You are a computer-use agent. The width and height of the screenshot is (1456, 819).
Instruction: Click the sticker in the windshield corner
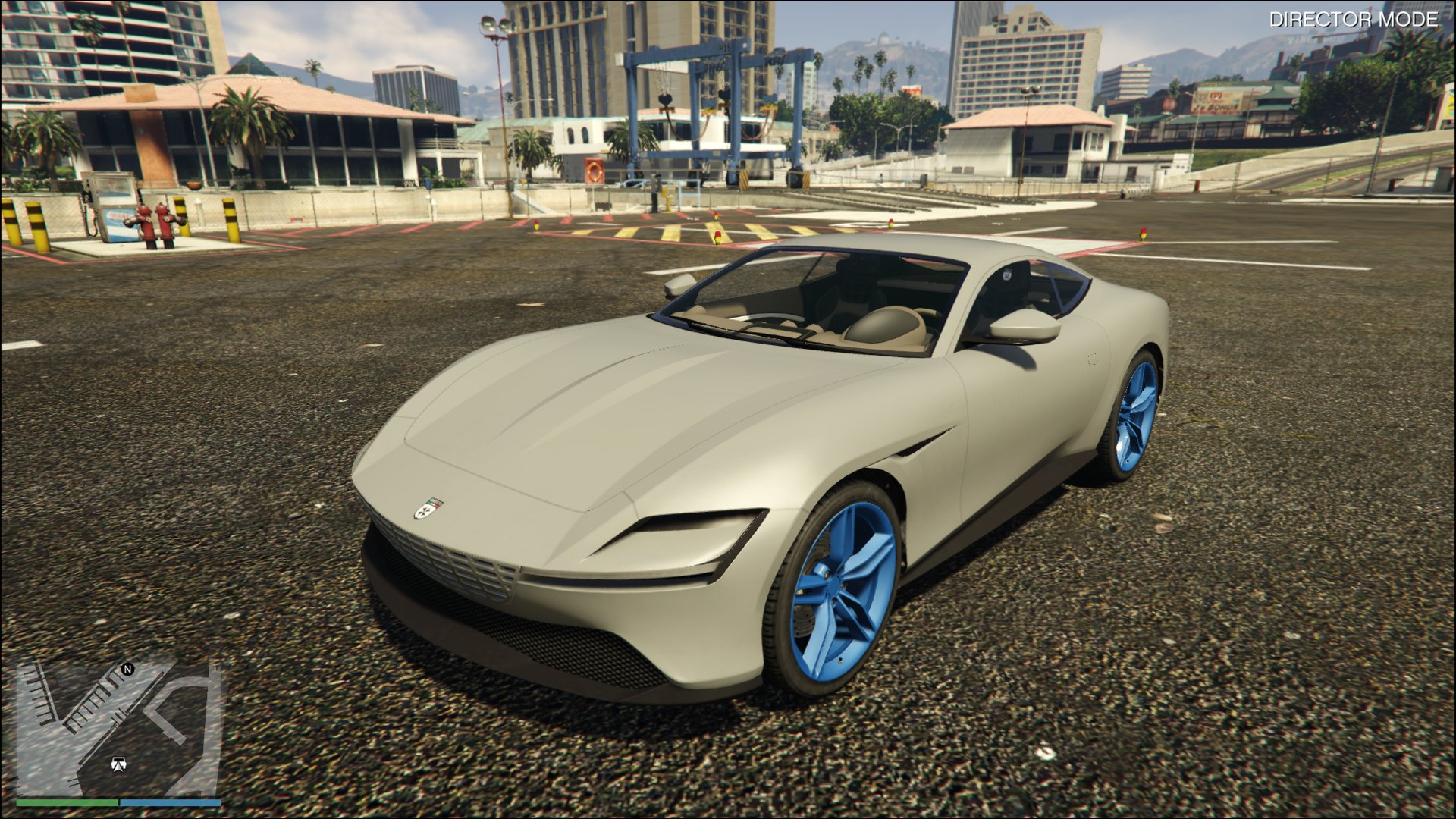[x=1008, y=274]
